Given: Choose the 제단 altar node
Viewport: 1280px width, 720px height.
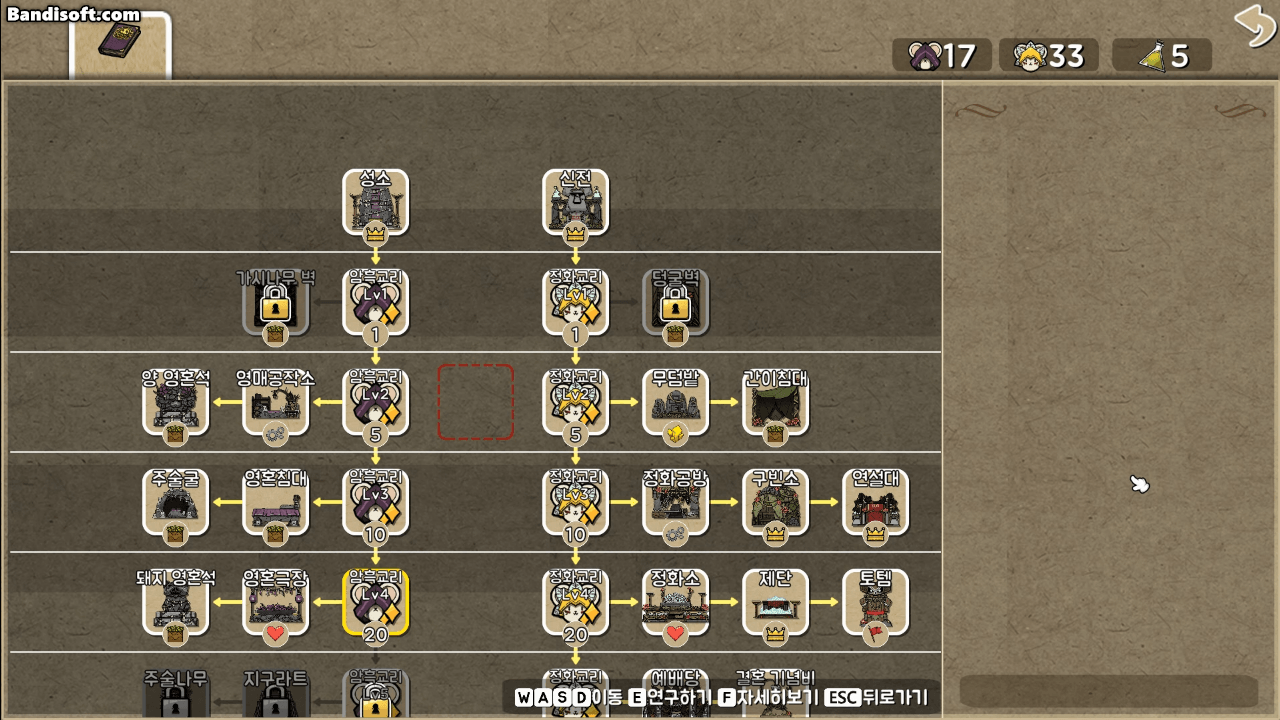Looking at the screenshot, I should 775,600.
